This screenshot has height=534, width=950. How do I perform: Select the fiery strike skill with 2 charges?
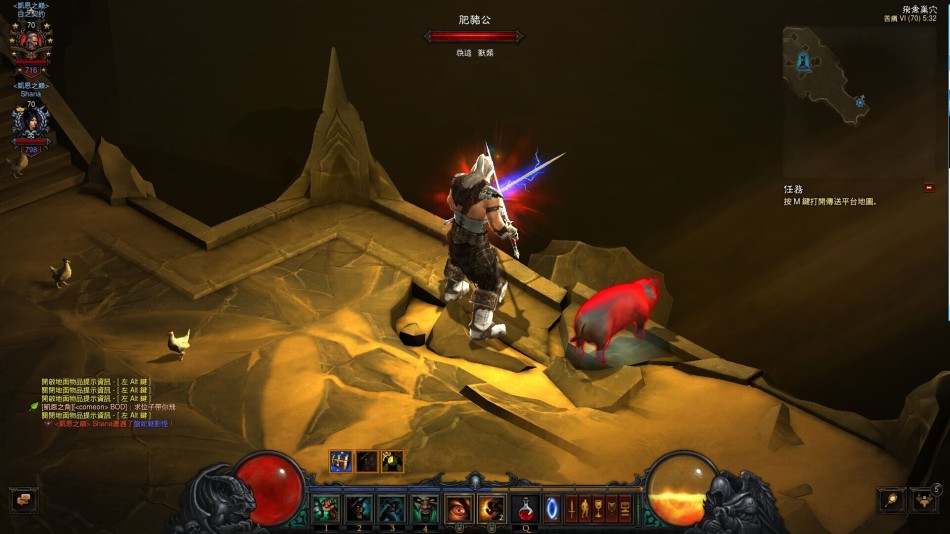tap(491, 509)
